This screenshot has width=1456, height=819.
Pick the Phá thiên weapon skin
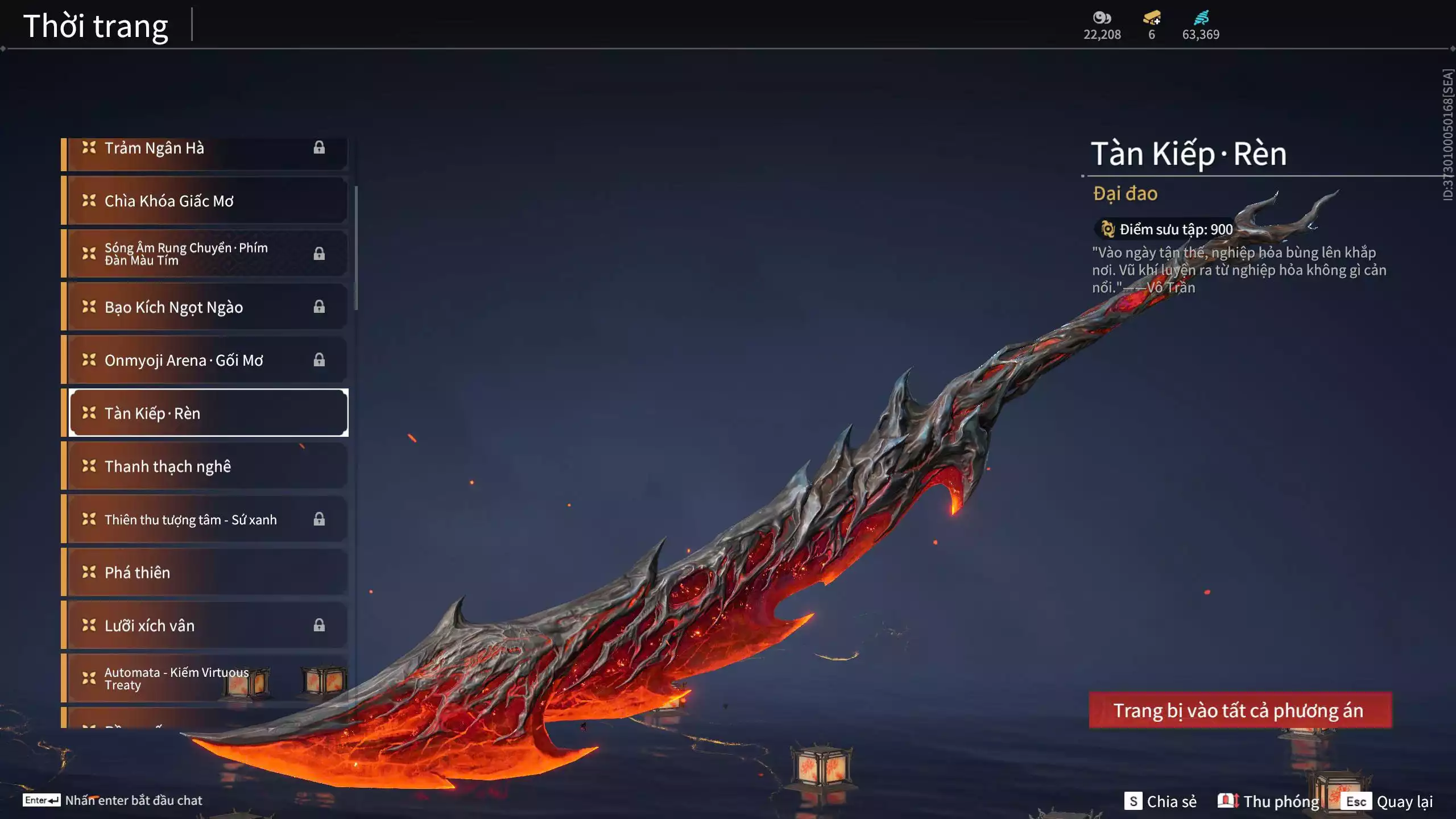tap(205, 572)
